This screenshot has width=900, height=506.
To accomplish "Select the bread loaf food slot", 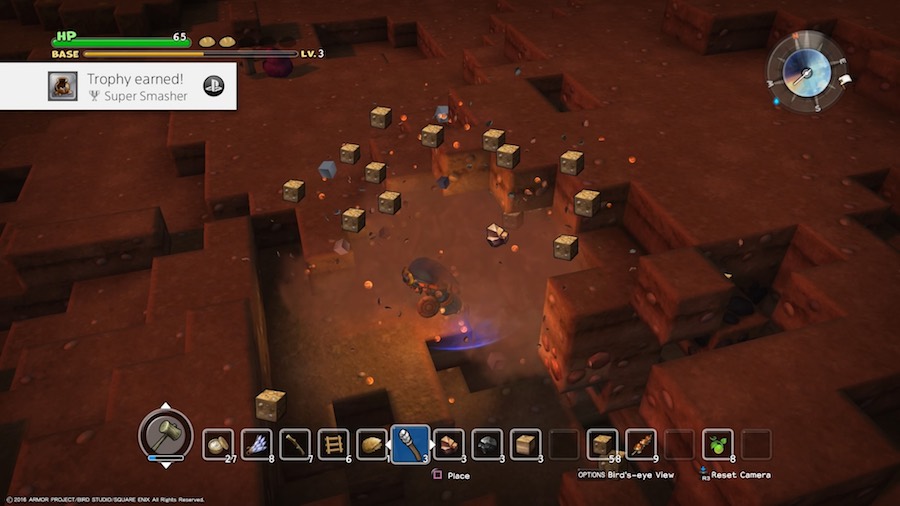I will pos(372,444).
